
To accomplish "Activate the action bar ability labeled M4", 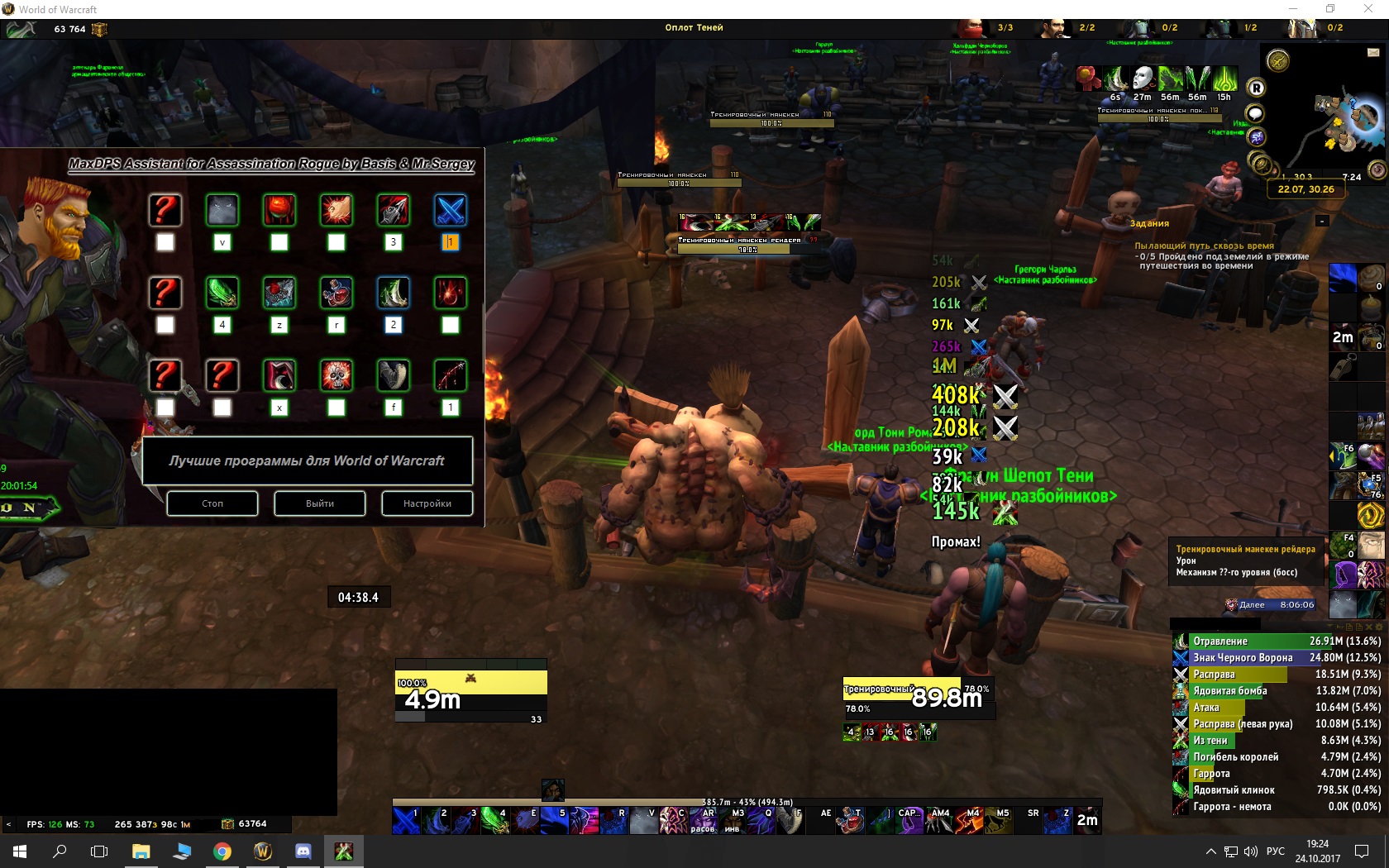I will point(969,820).
